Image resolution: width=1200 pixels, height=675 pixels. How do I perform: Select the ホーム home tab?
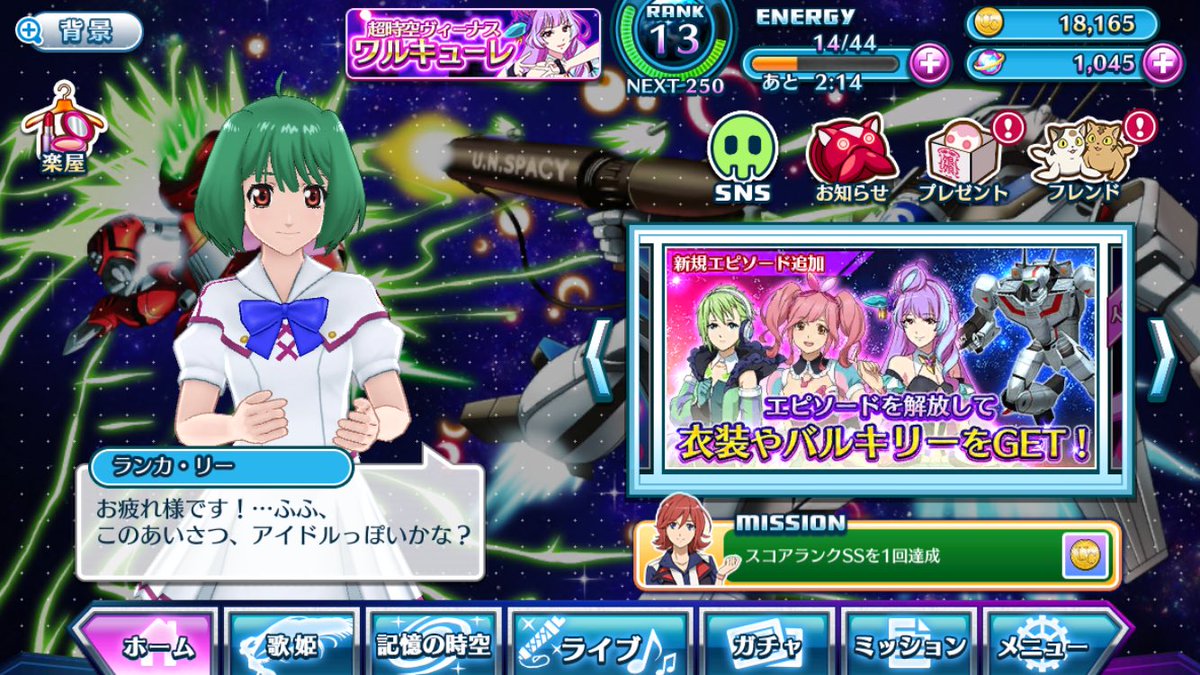pyautogui.click(x=147, y=645)
